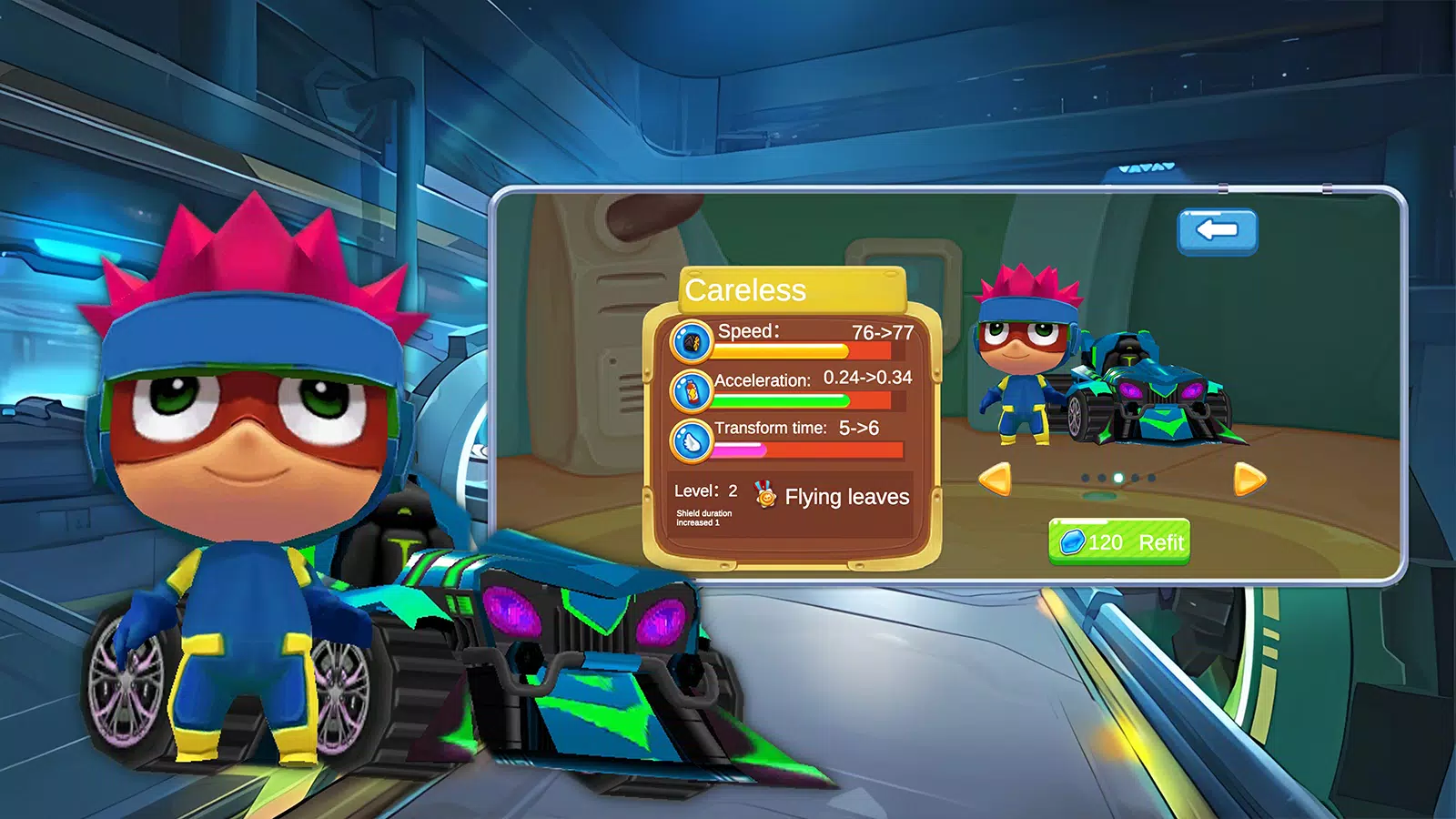Tap the Transform time stat icon
Viewport: 1456px width, 819px height.
[692, 441]
